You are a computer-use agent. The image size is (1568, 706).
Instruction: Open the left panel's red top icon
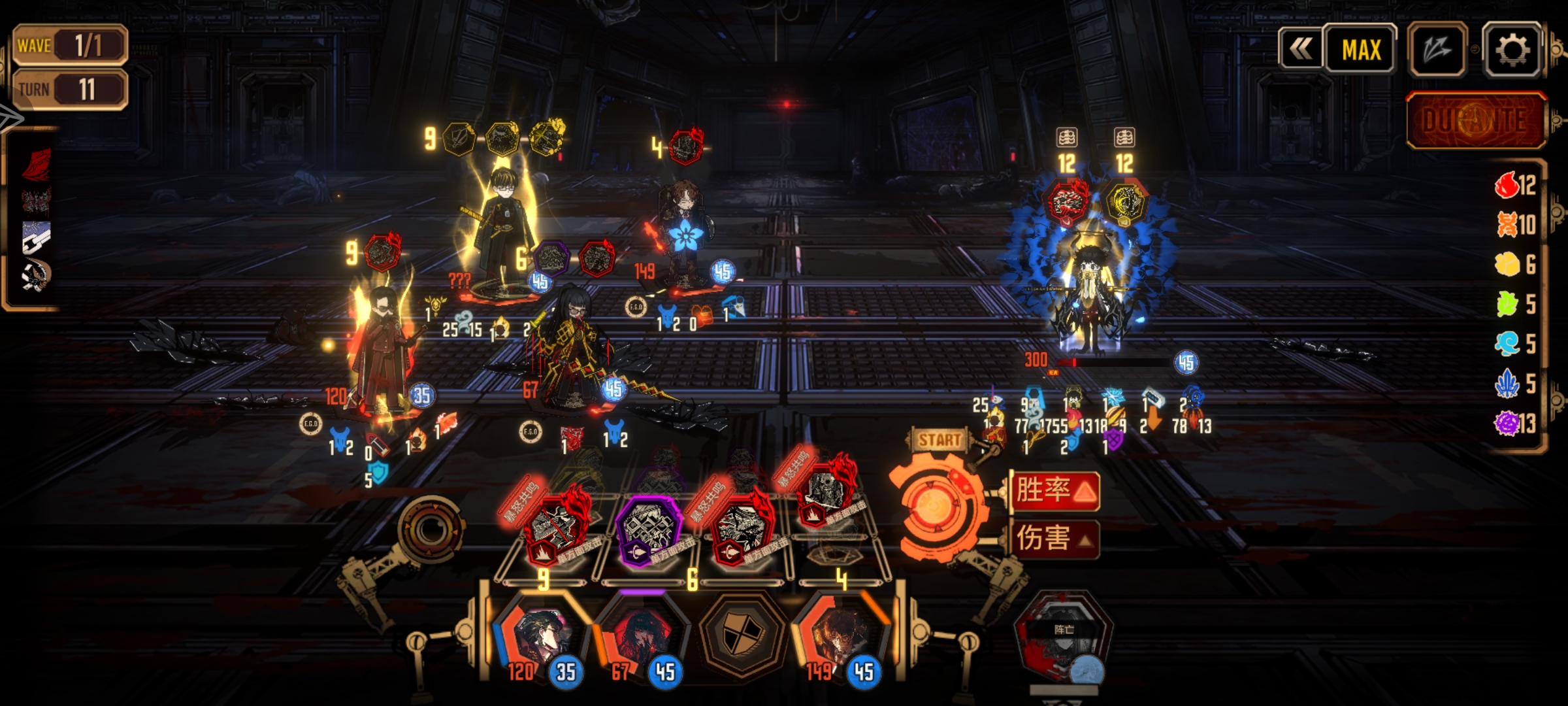(37, 163)
